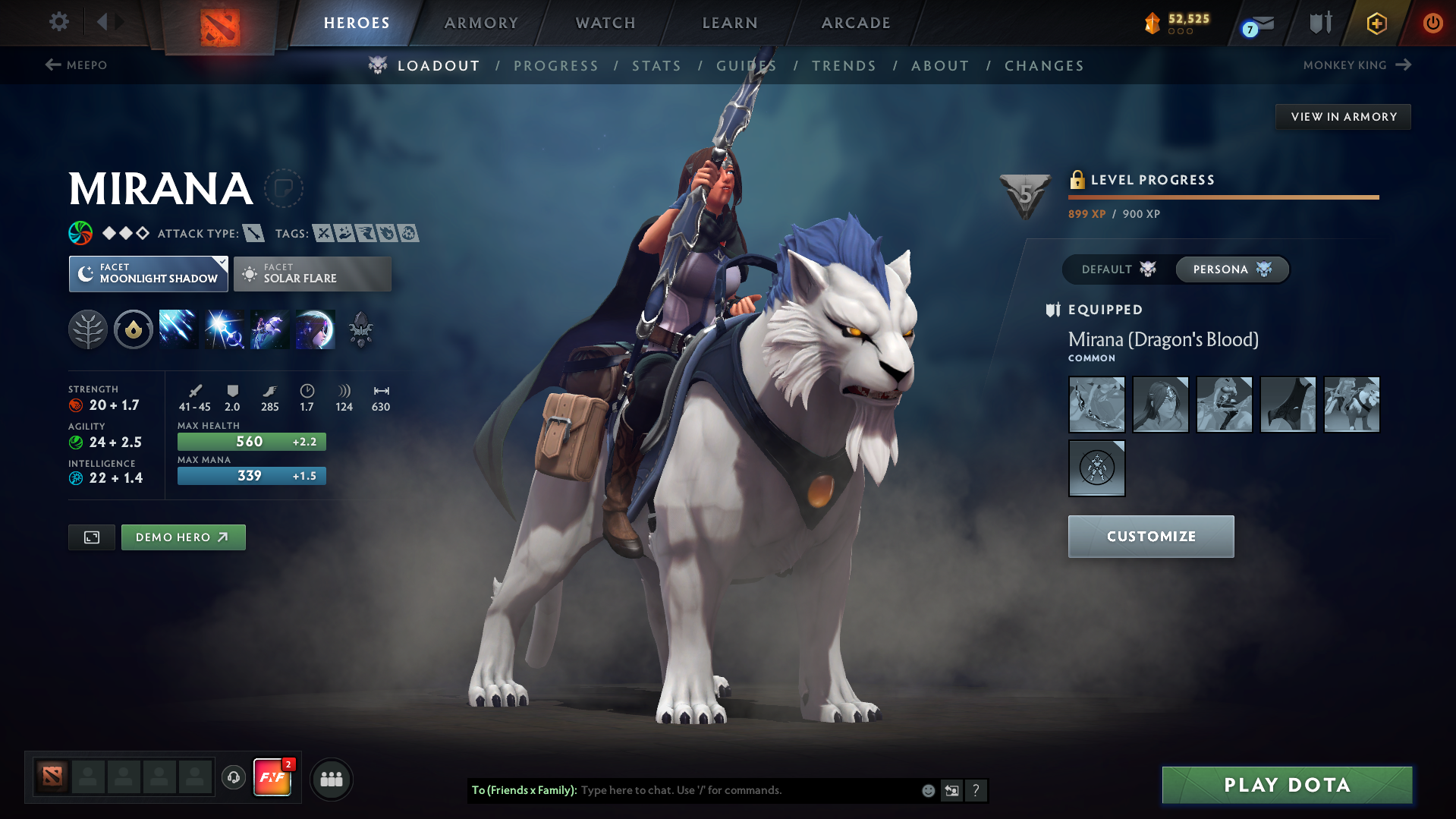Show the hero Stats page
Viewport: 1456px width, 819px height.
(656, 66)
